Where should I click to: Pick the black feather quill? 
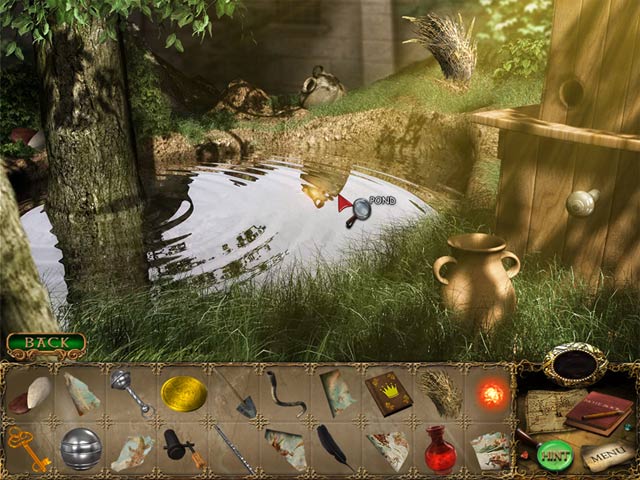click(335, 446)
